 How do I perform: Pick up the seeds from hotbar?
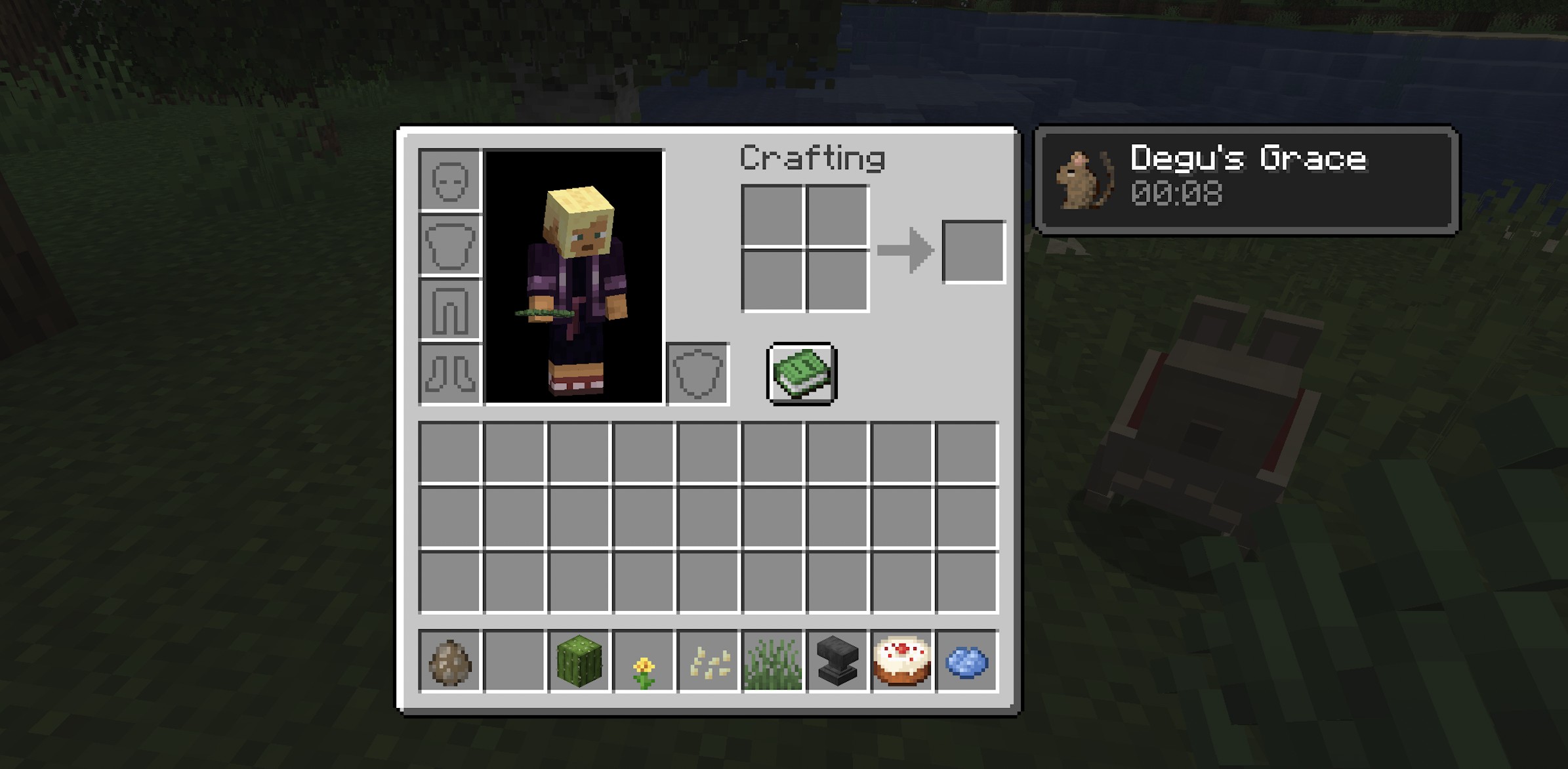[x=709, y=661]
